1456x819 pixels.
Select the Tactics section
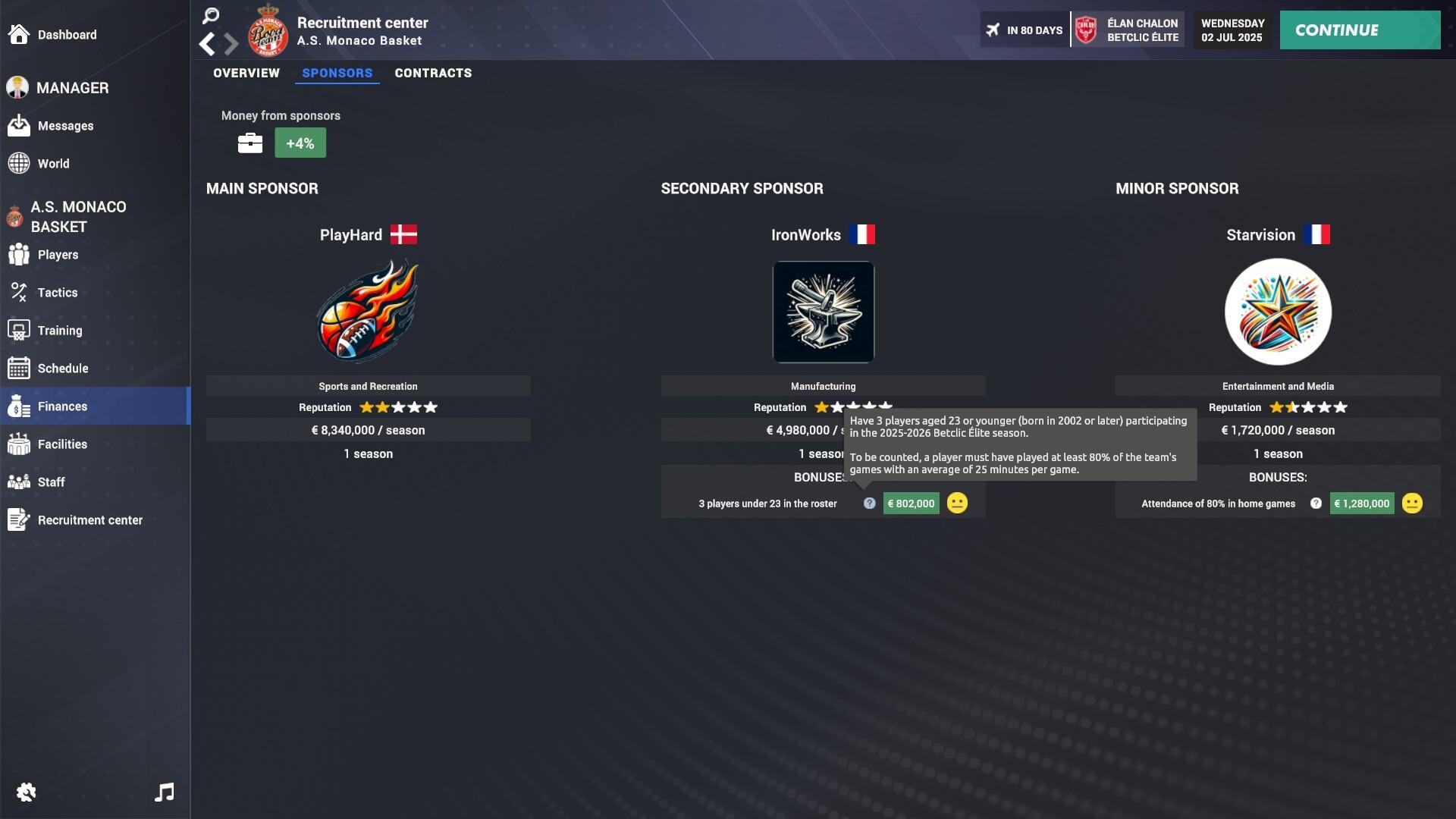(58, 292)
